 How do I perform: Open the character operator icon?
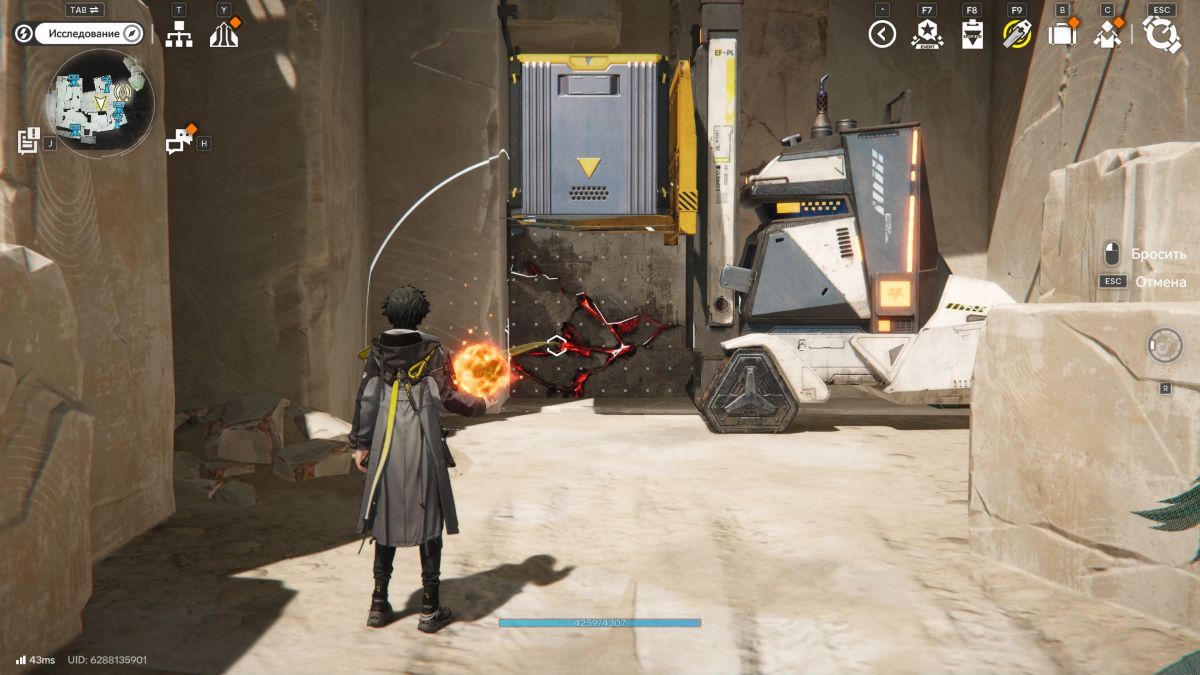(x=1107, y=35)
